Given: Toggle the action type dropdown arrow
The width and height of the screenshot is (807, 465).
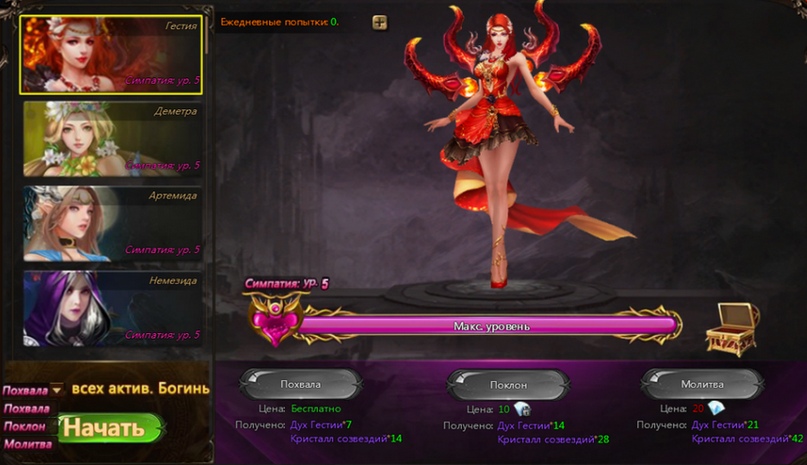Looking at the screenshot, I should point(57,390).
